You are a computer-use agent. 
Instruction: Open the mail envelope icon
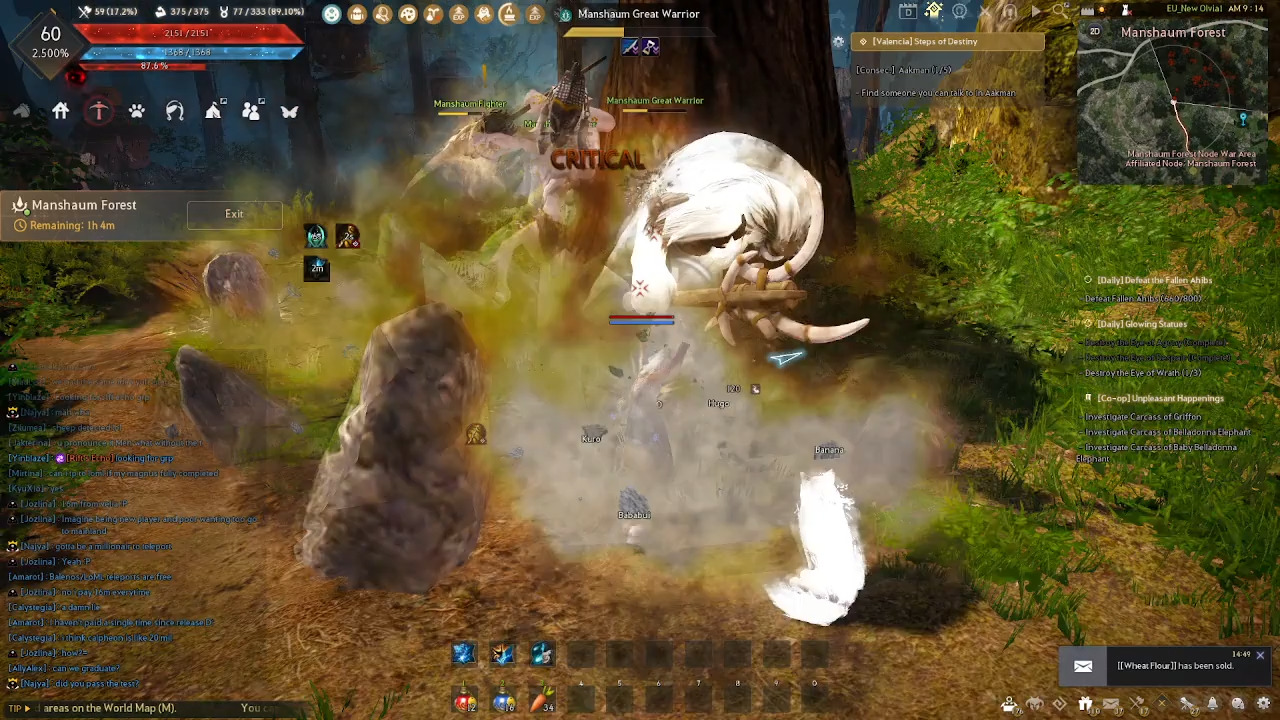pos(1111,704)
